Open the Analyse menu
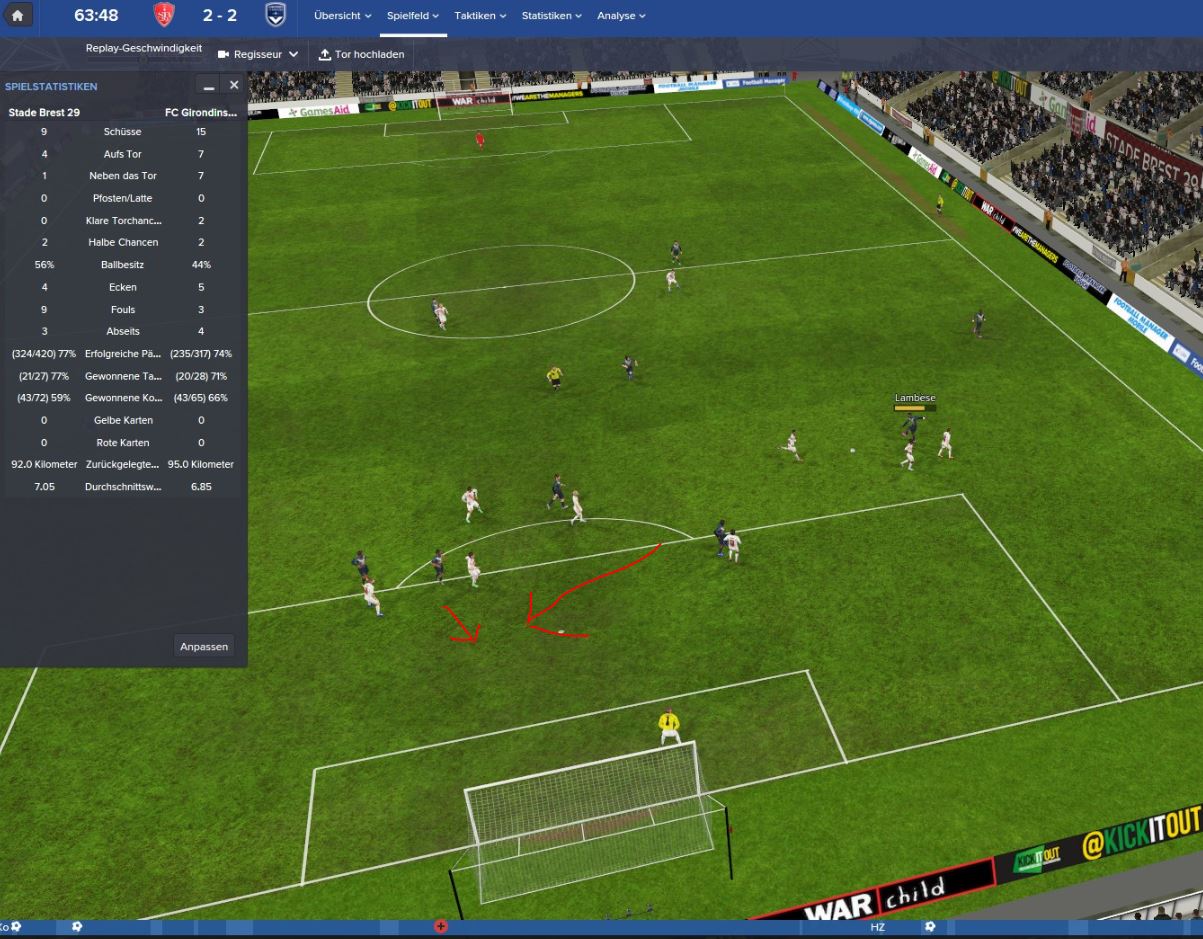This screenshot has width=1203, height=939. [621, 16]
